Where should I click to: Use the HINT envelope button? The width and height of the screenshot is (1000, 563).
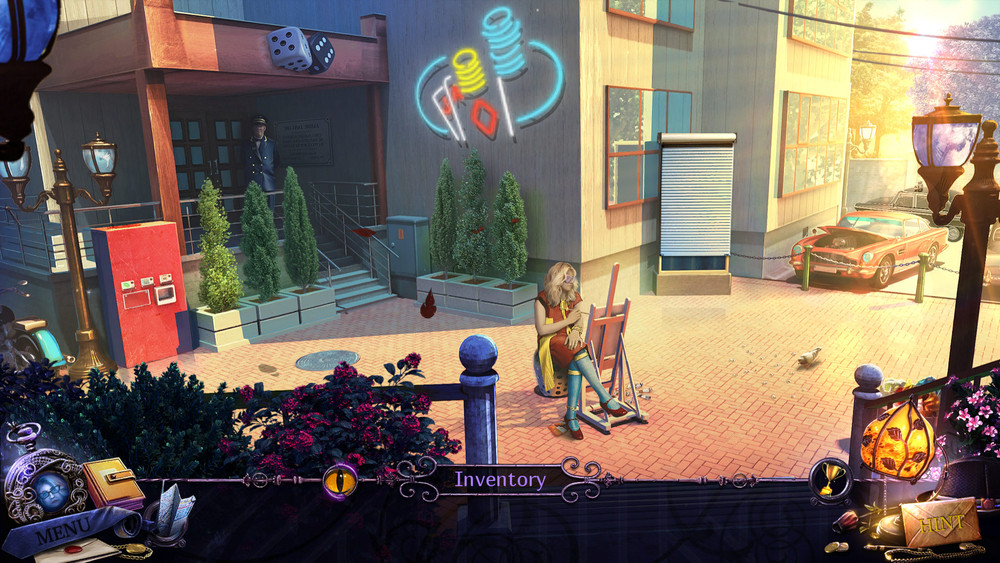[x=940, y=523]
